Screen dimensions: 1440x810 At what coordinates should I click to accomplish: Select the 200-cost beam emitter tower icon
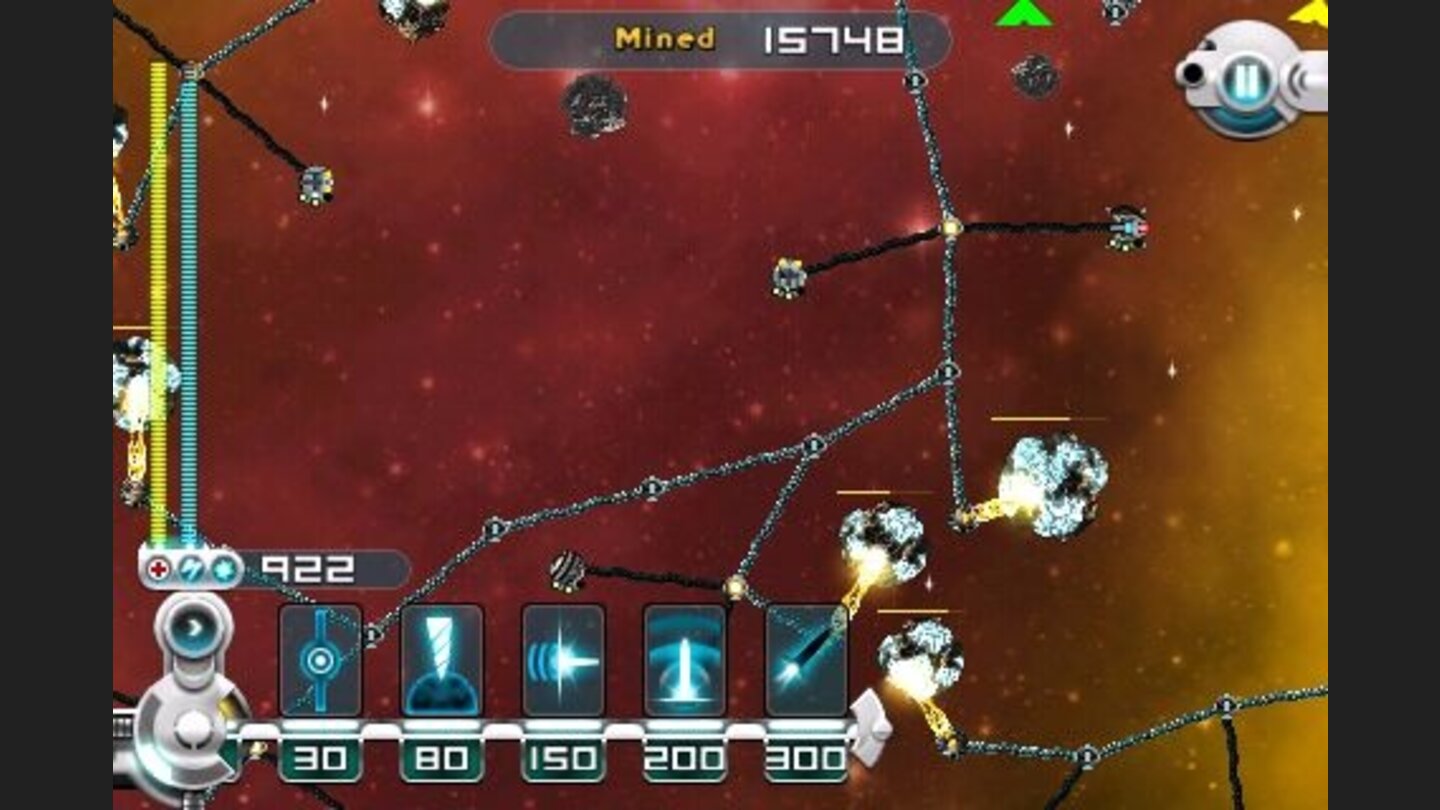(686, 660)
